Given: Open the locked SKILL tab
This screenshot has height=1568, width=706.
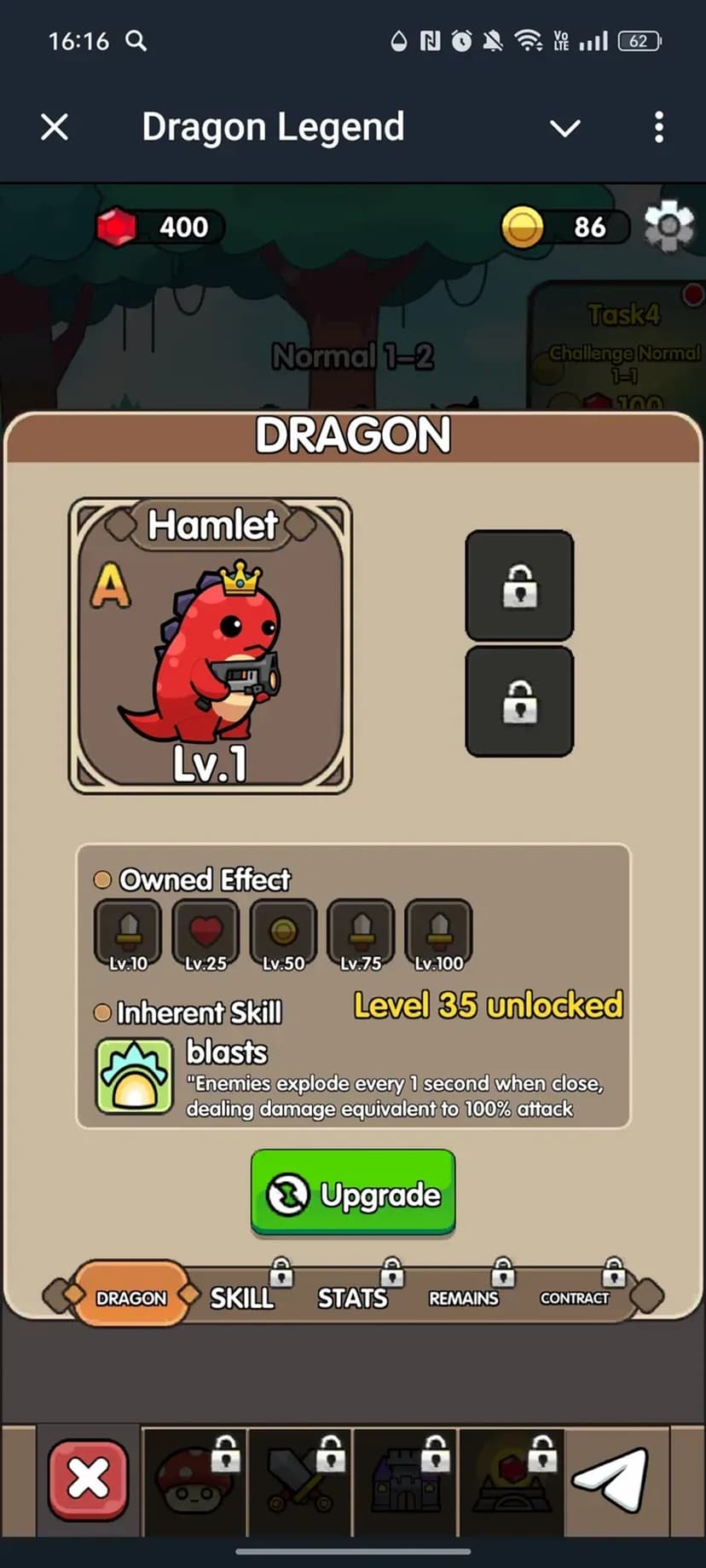Looking at the screenshot, I should (243, 1297).
